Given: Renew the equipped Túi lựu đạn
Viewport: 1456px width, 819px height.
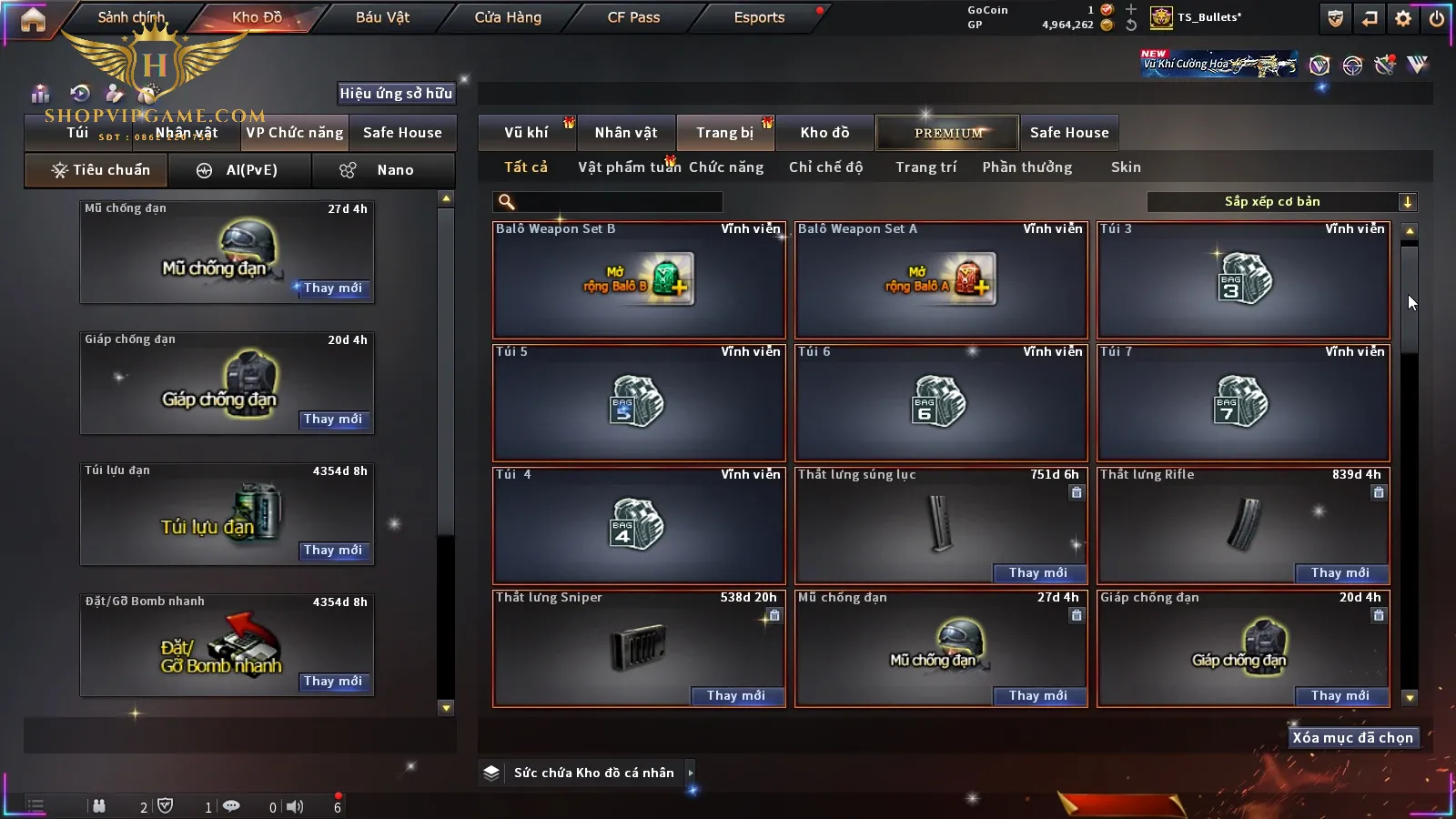Looking at the screenshot, I should [x=333, y=551].
